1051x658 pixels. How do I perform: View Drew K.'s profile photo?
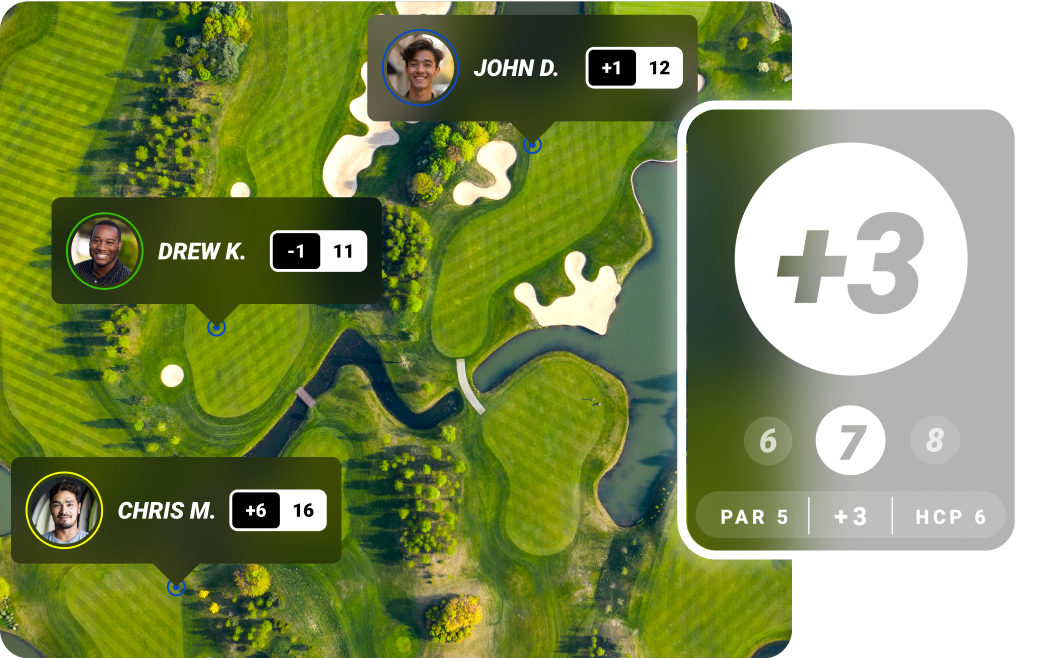coord(105,251)
